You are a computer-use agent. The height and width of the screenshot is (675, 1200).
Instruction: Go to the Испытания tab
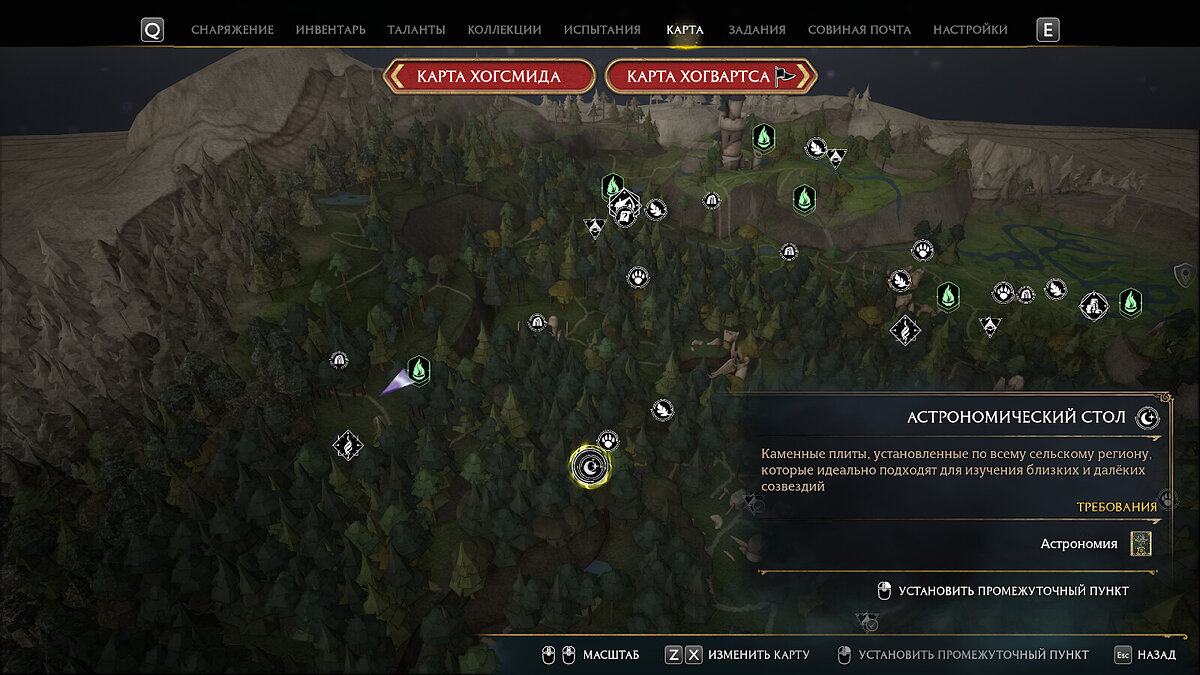coord(602,30)
